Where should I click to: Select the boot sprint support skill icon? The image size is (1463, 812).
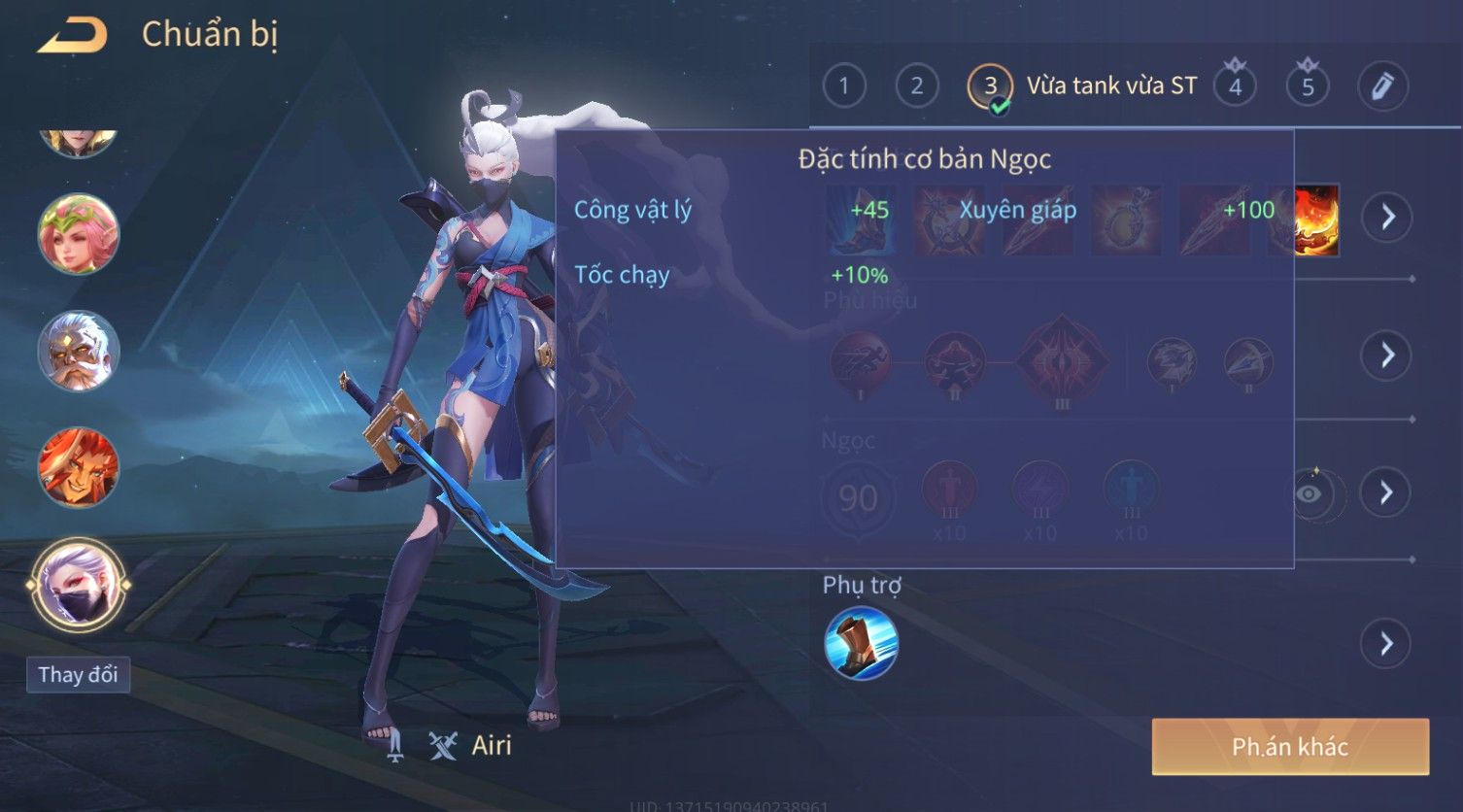coord(861,643)
